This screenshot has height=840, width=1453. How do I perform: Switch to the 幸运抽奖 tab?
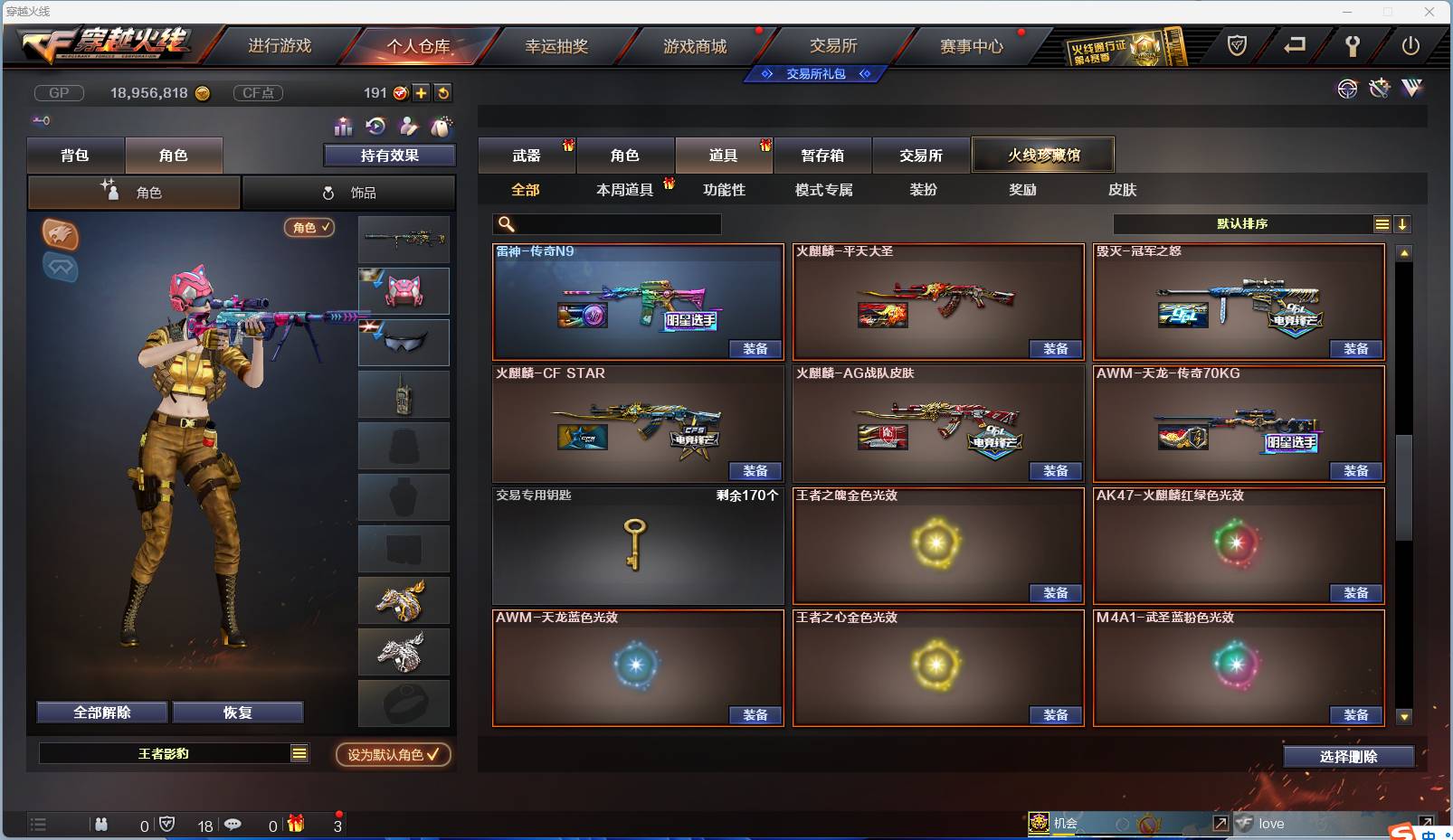click(557, 44)
